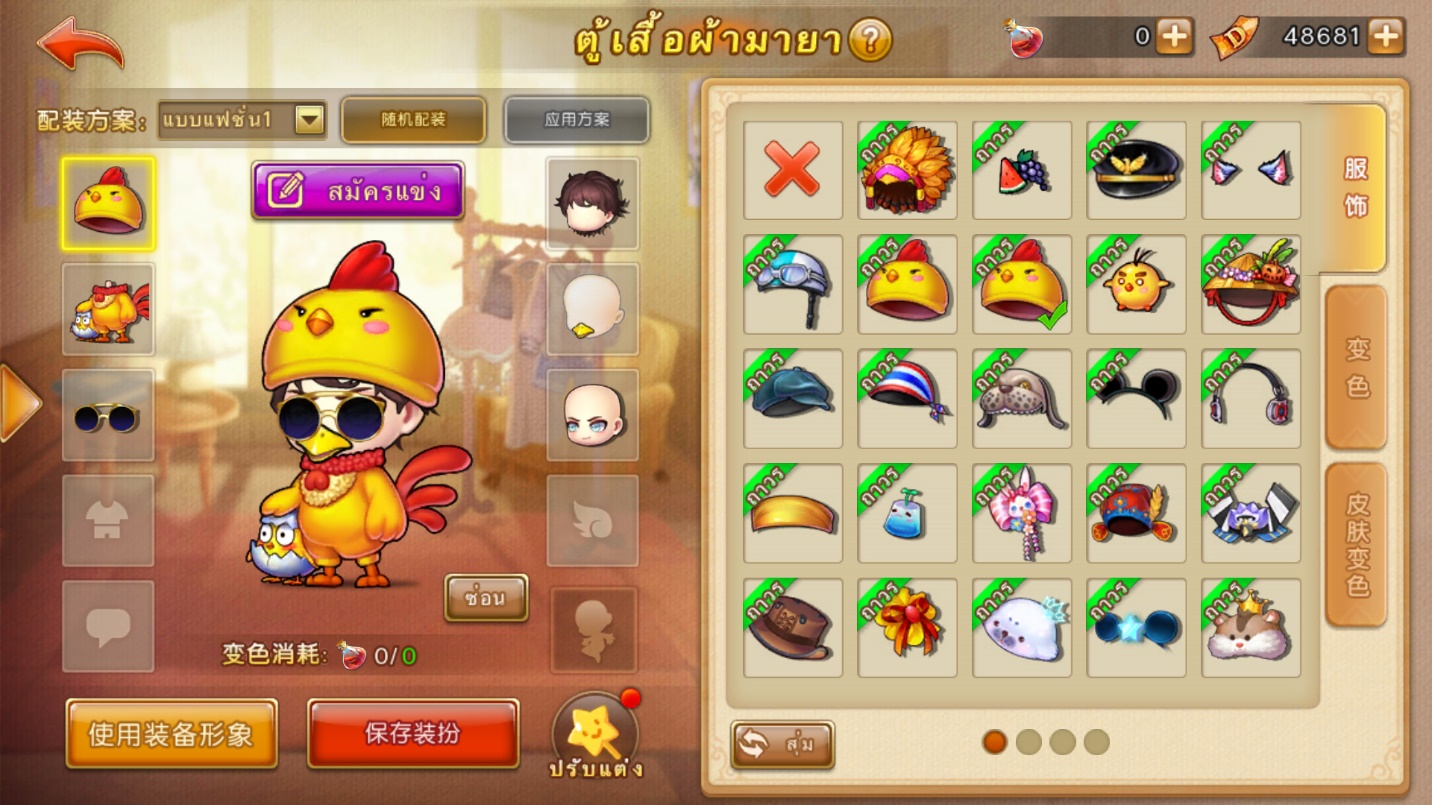The height and width of the screenshot is (805, 1432).
Task: Open the question mark help button
Action: coord(869,40)
